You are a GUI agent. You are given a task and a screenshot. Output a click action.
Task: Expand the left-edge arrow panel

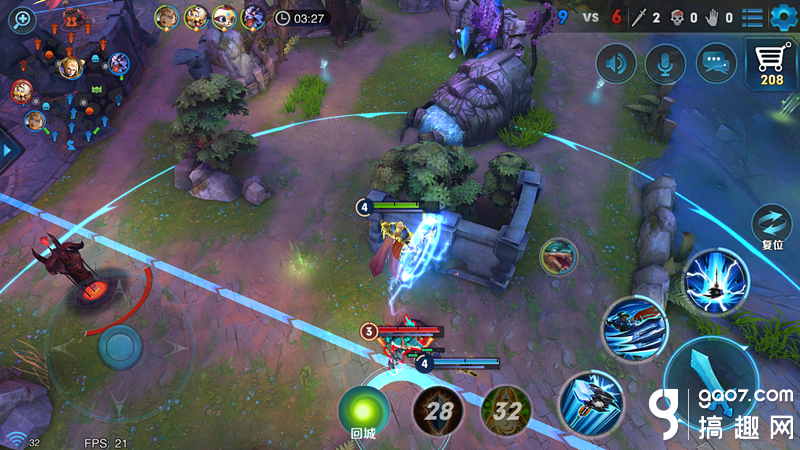pyautogui.click(x=8, y=150)
